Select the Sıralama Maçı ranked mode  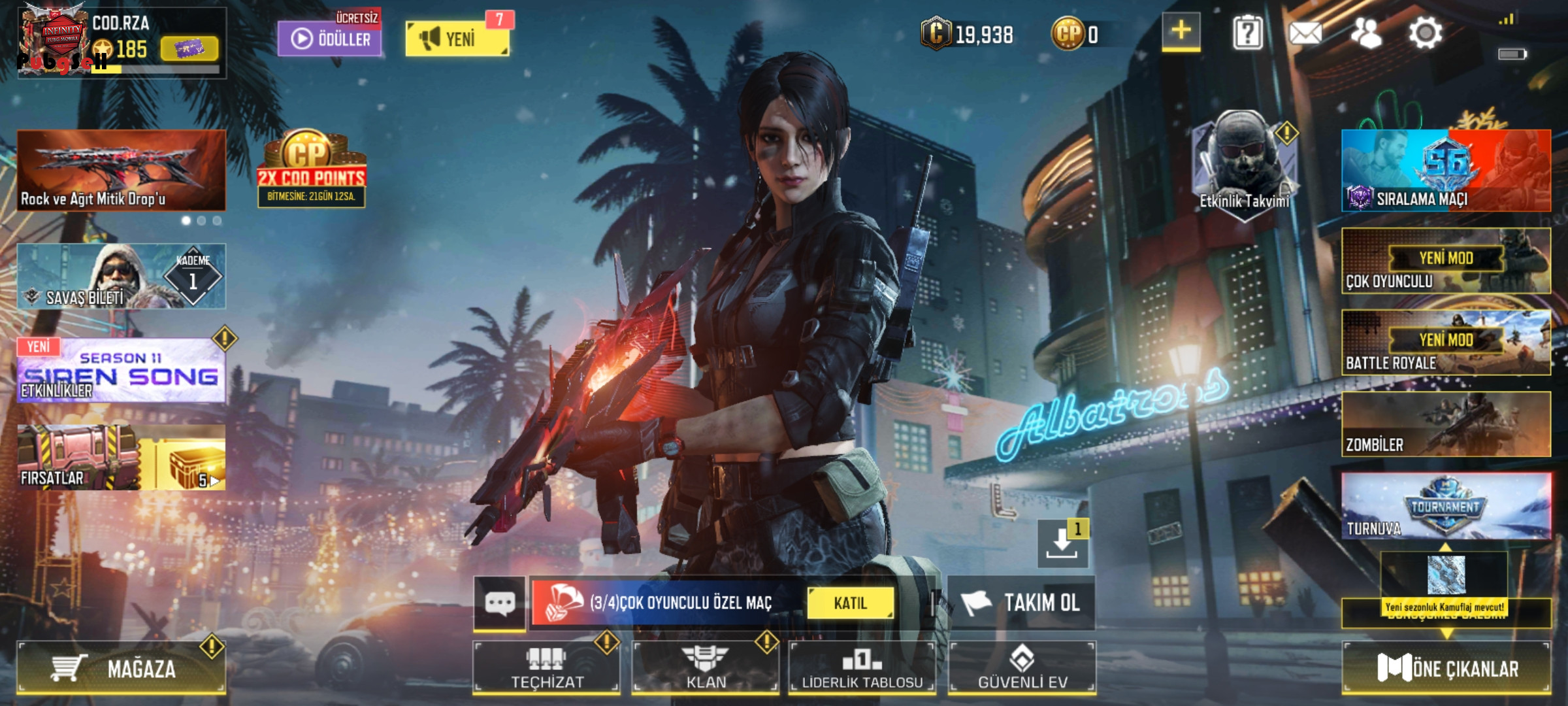[x=1446, y=171]
